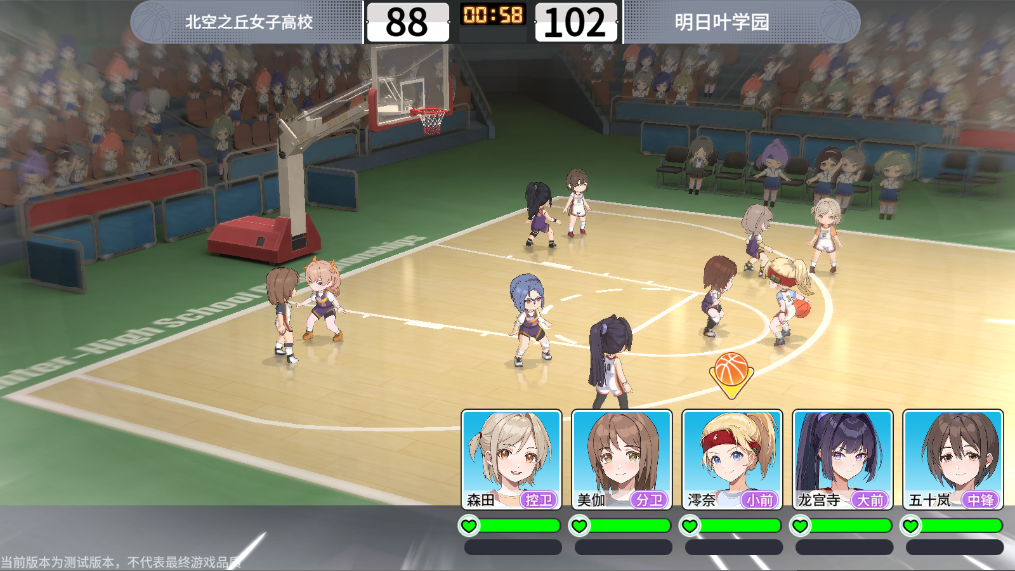Pick the 龙宫寺 power forward card
The height and width of the screenshot is (571, 1015).
842,459
